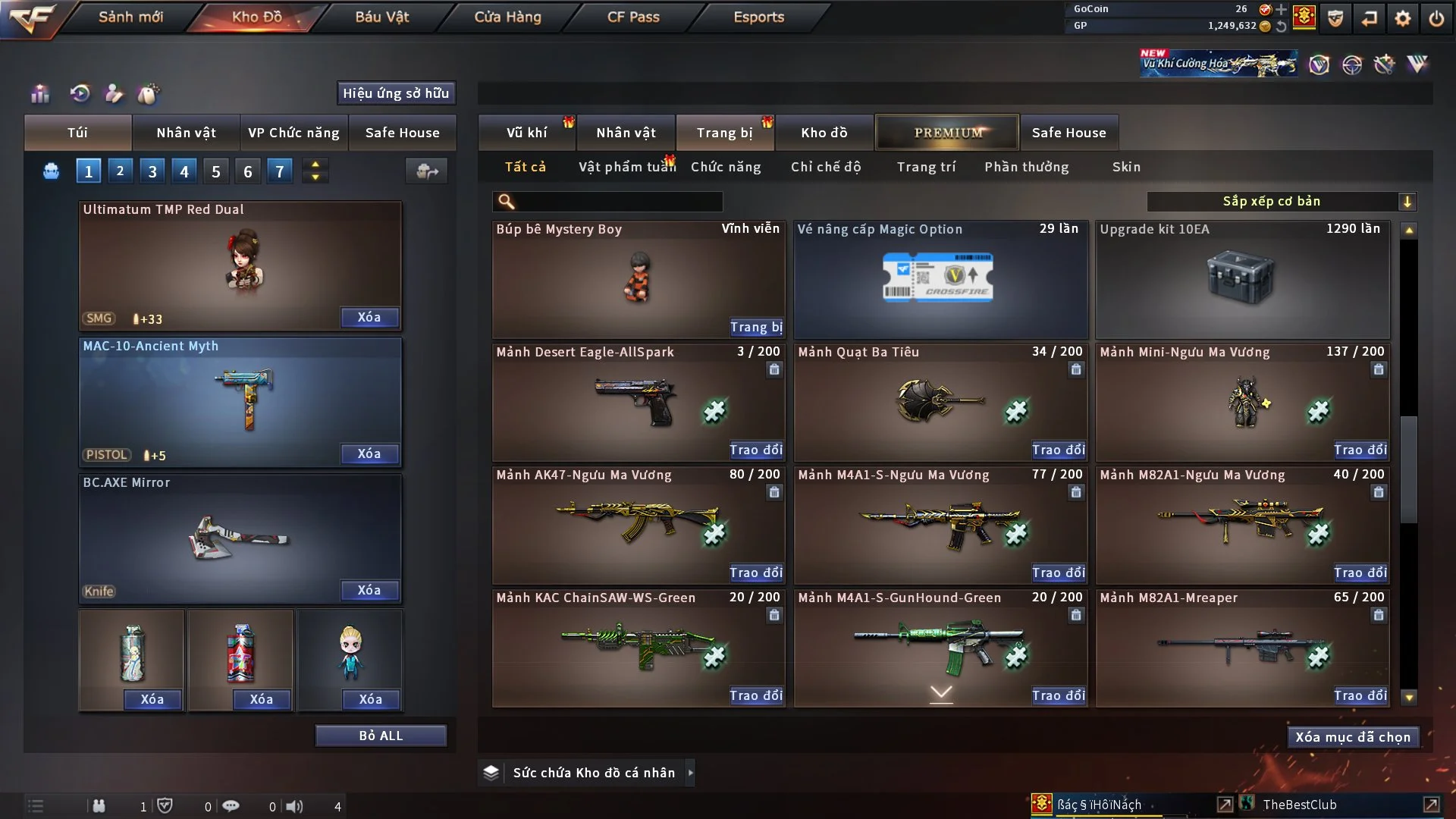Switch to the PREMIUM tab
This screenshot has width=1456, height=819.
[x=946, y=132]
